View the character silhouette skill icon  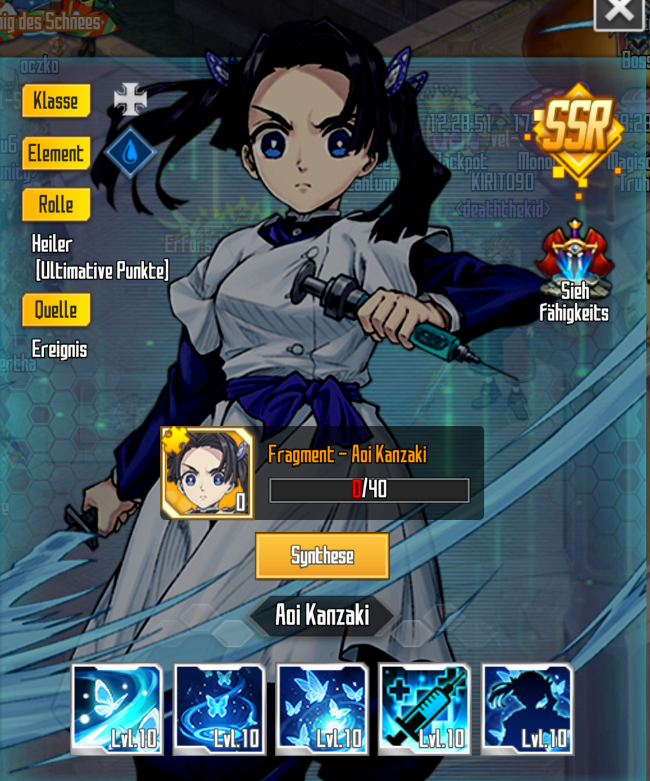pos(527,708)
